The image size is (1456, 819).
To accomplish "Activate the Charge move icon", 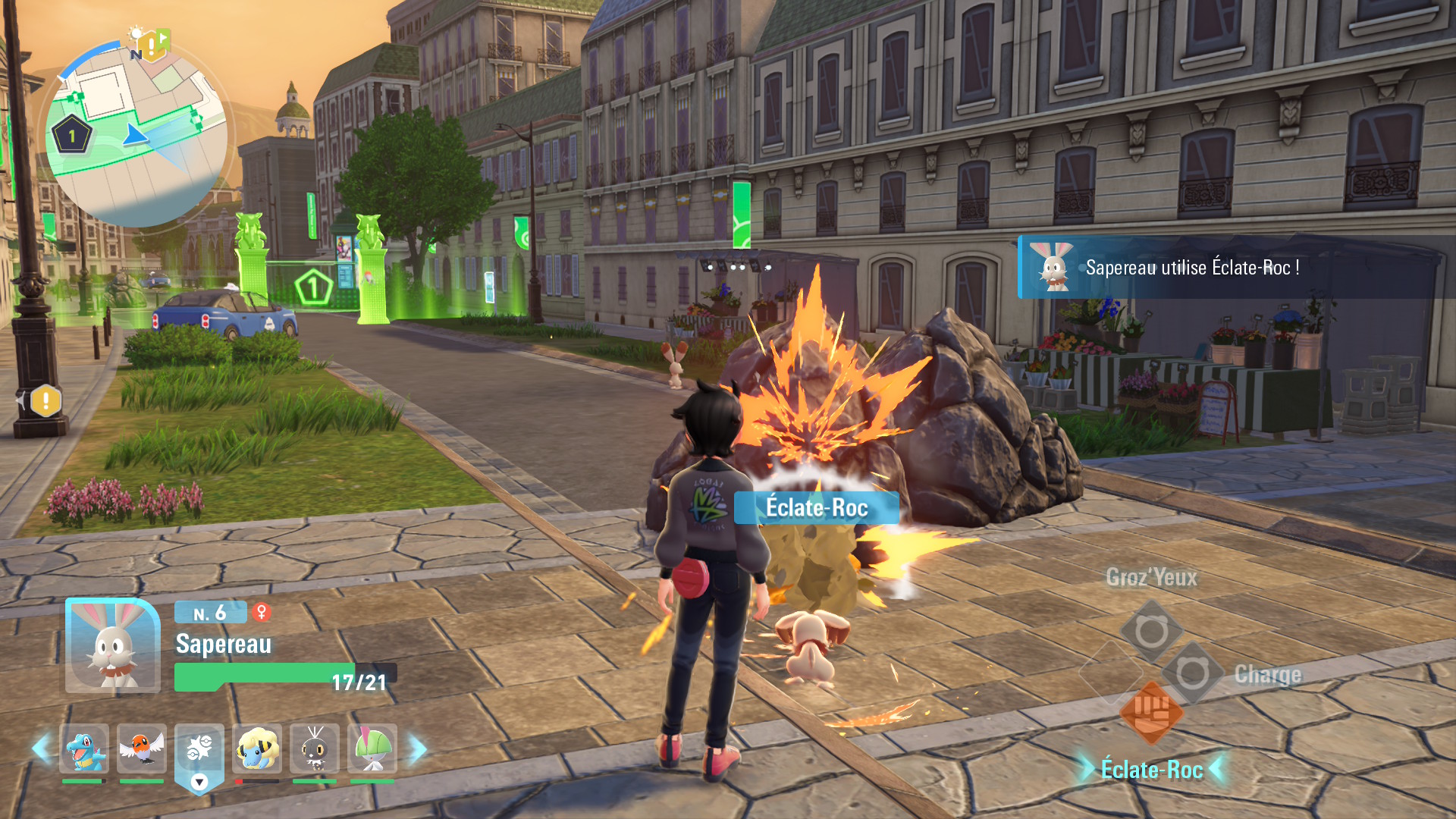I will [x=1193, y=673].
